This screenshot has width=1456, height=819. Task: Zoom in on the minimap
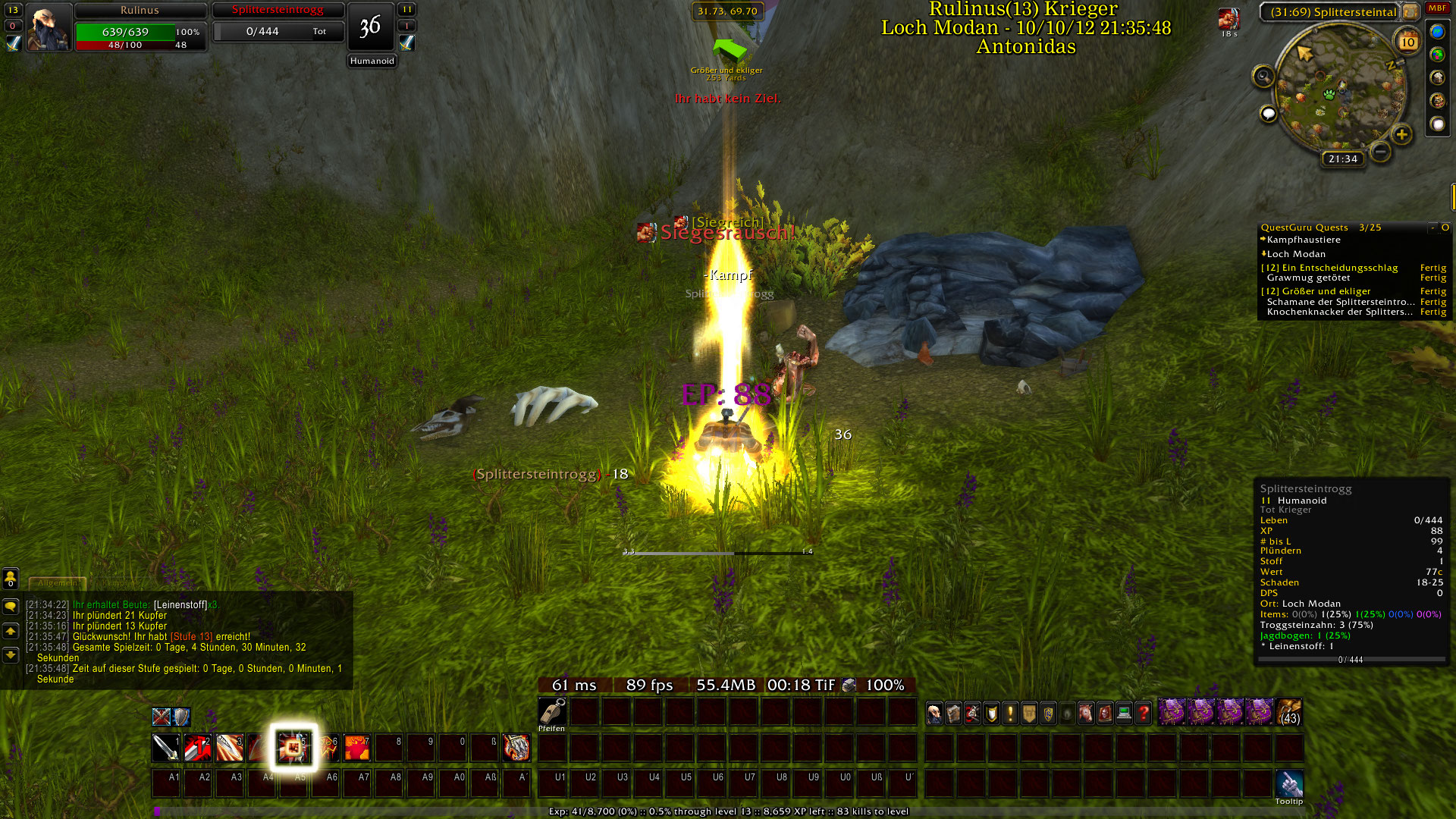(x=1401, y=135)
